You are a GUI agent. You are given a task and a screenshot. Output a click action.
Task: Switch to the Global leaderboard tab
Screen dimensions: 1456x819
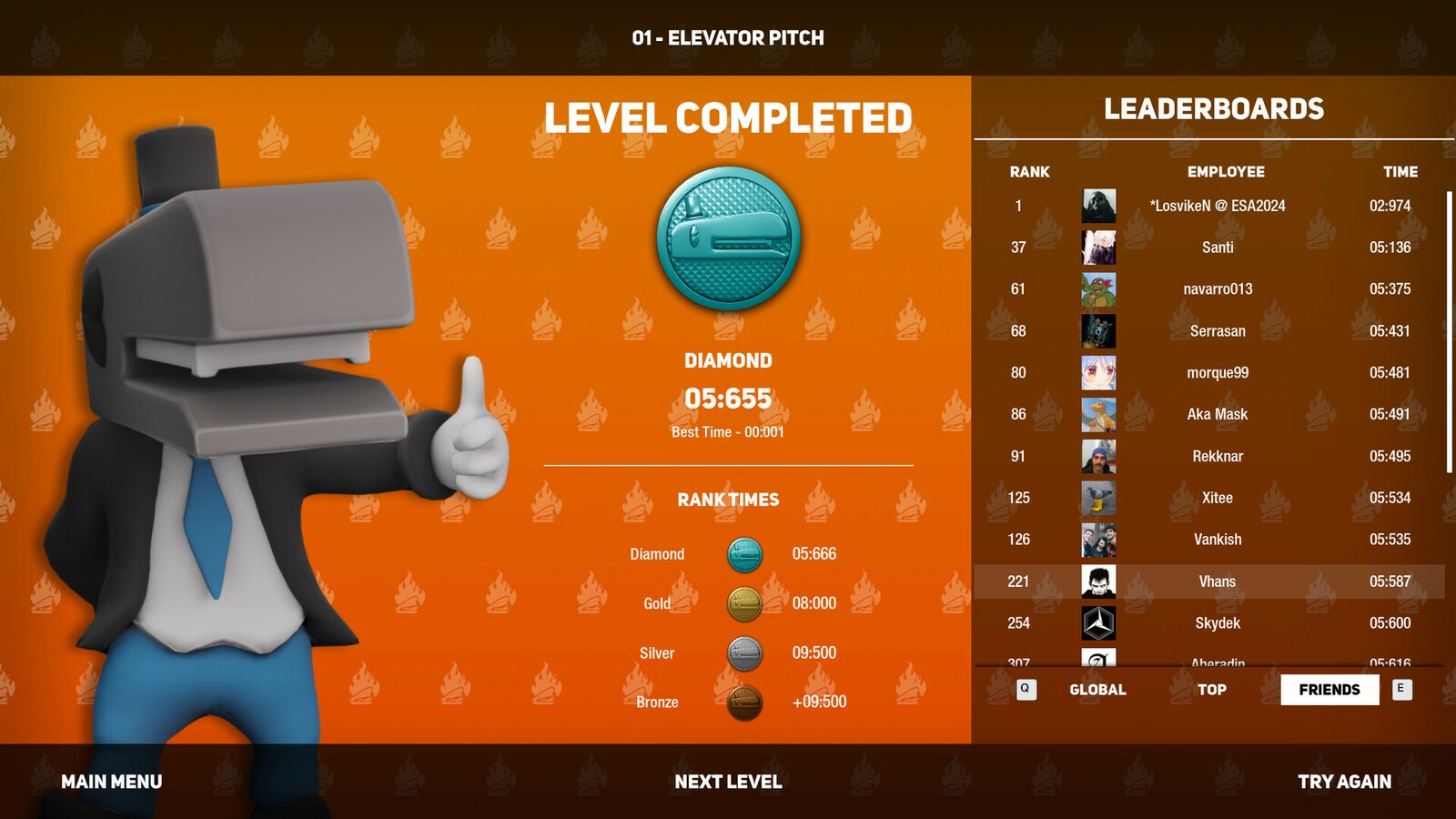pos(1097,690)
